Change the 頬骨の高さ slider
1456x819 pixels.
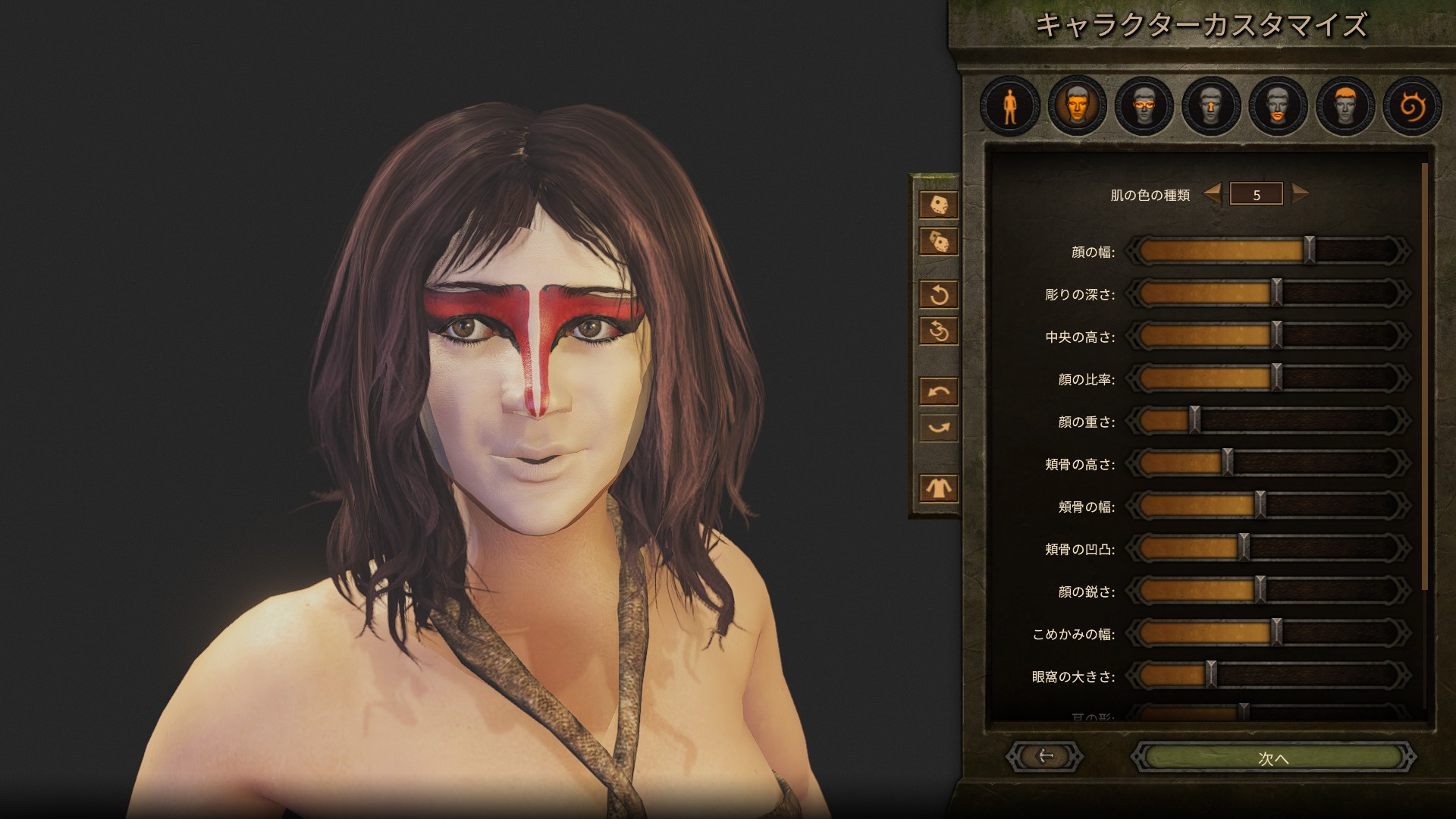[1227, 463]
